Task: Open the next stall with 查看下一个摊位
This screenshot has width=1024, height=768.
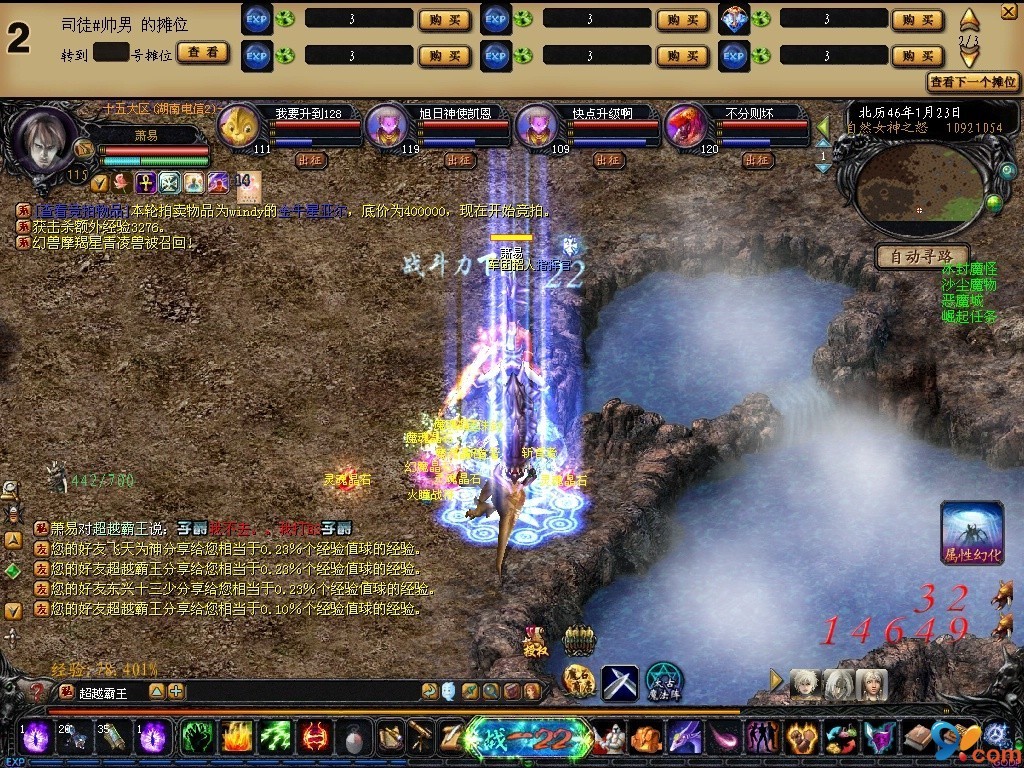Action: point(973,81)
